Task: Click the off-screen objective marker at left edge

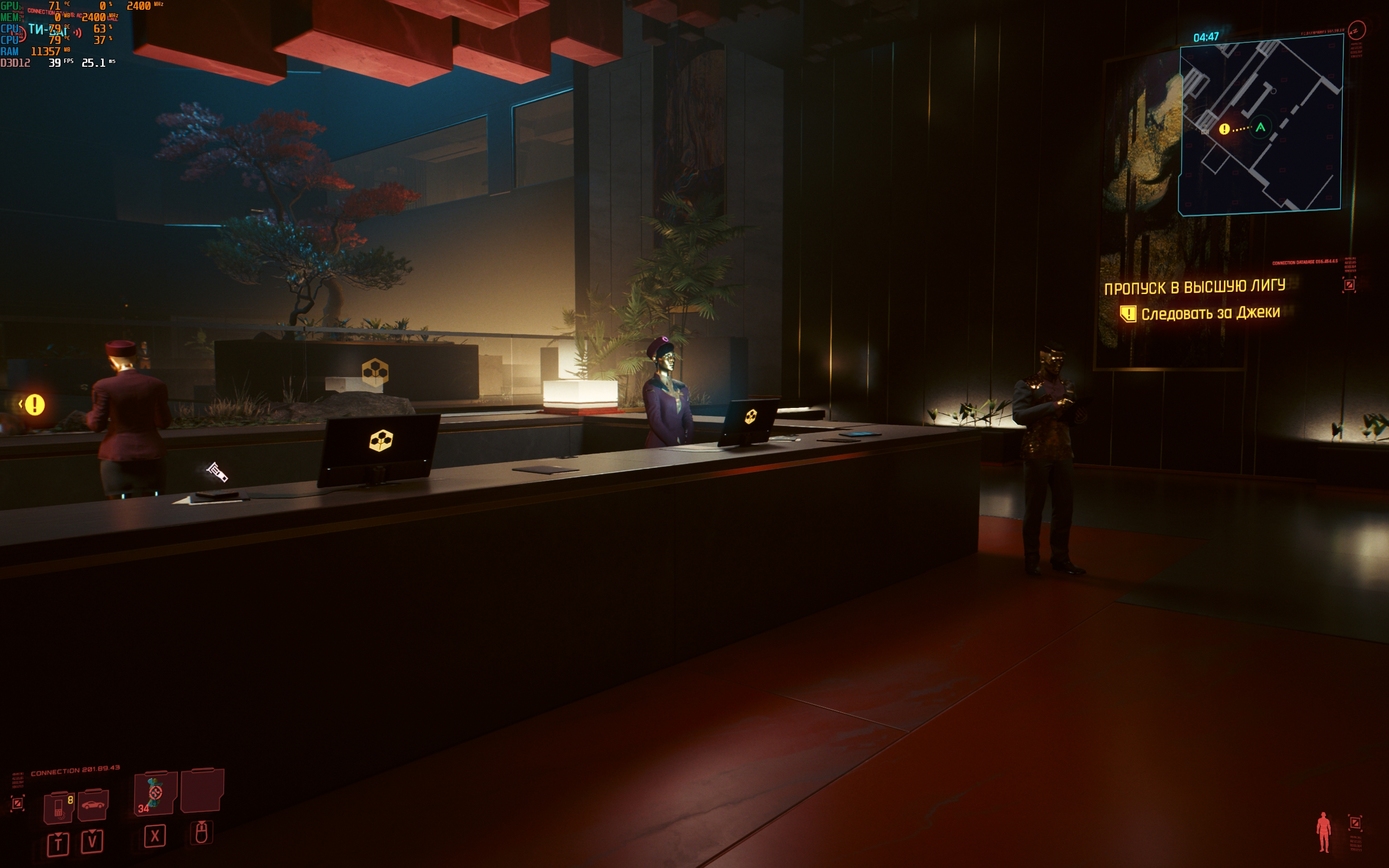Action: tap(33, 405)
